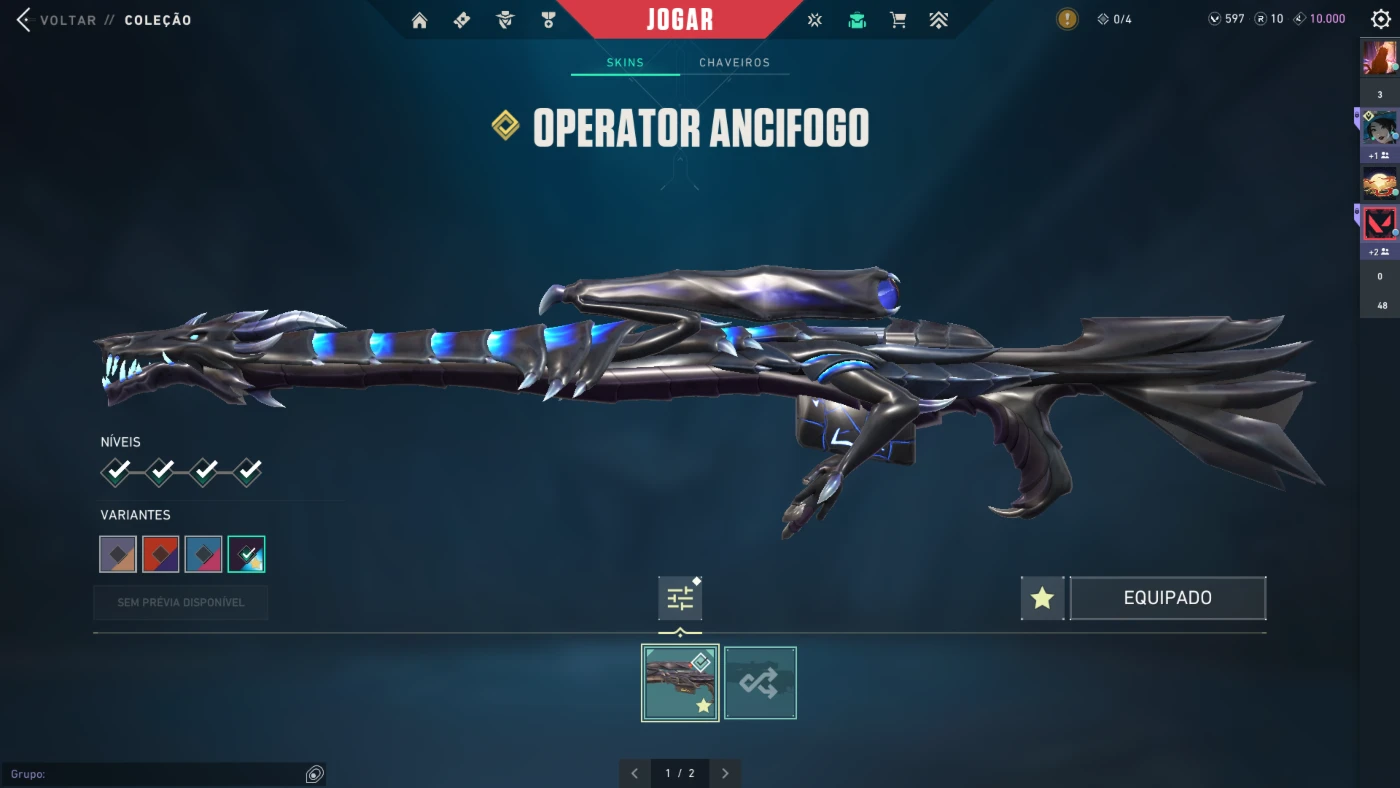The image size is (1400, 788).
Task: Choose the red variant swatch
Action: (161, 554)
